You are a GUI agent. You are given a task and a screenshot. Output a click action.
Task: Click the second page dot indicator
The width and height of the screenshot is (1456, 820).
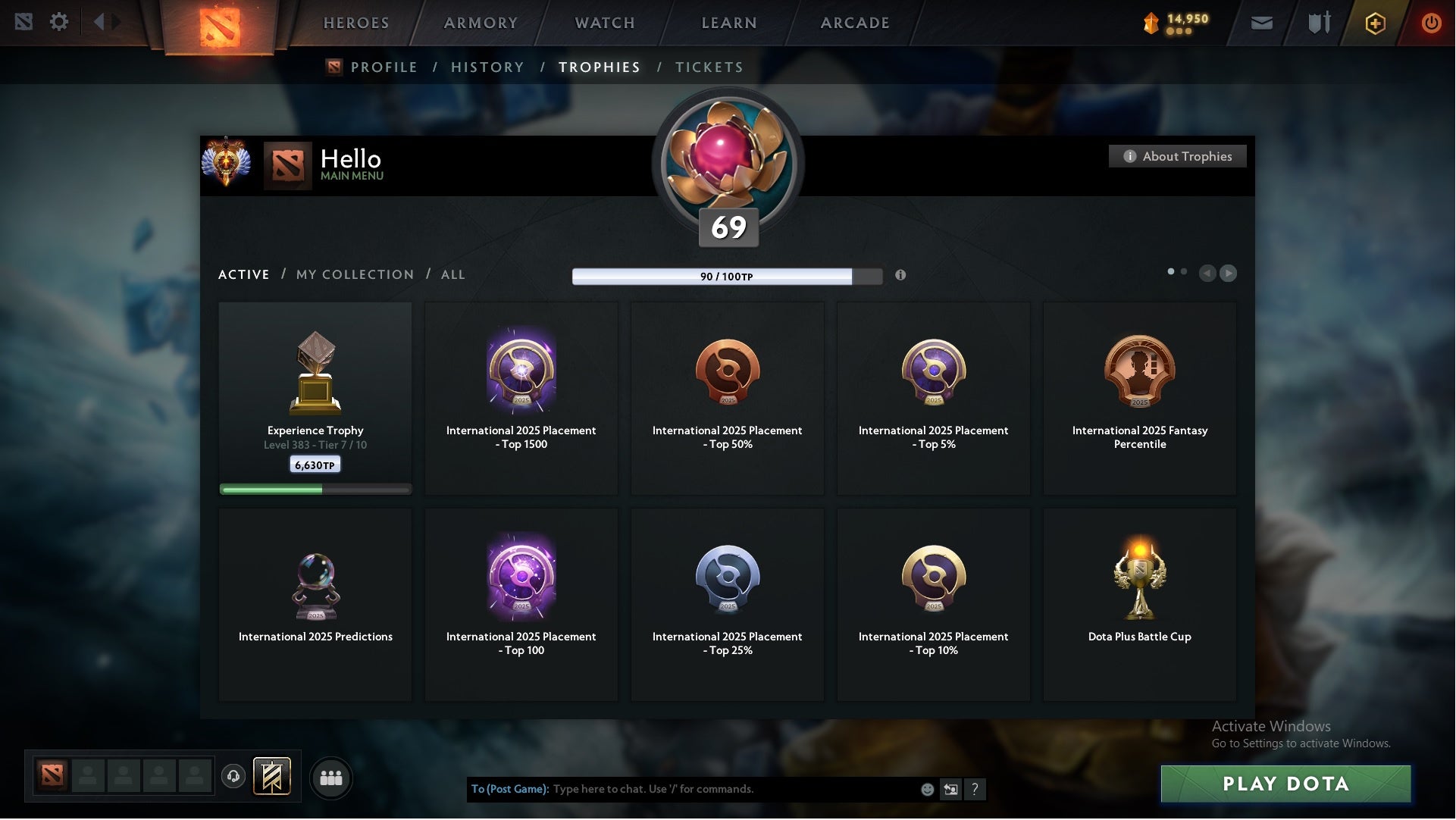point(1185,270)
